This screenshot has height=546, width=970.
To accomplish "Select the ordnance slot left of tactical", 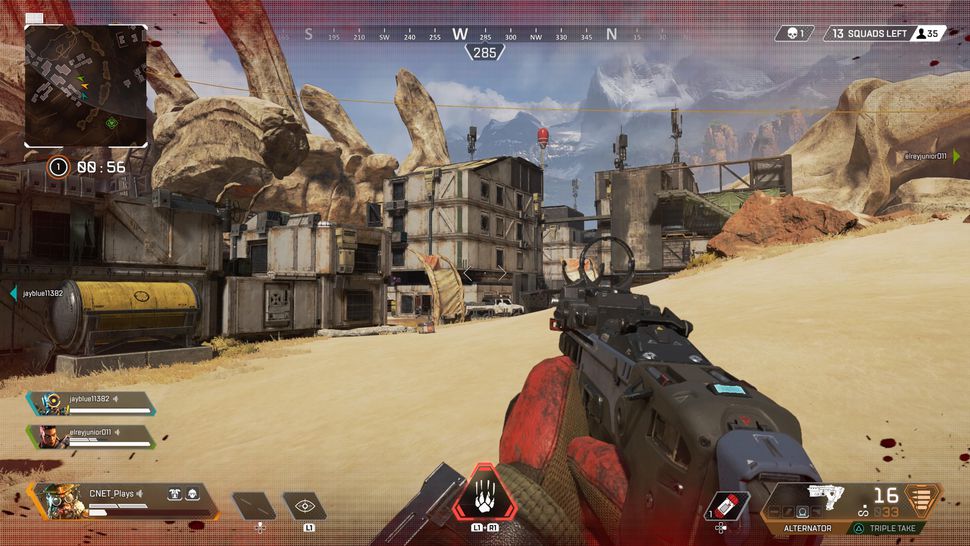I will pyautogui.click(x=254, y=506).
